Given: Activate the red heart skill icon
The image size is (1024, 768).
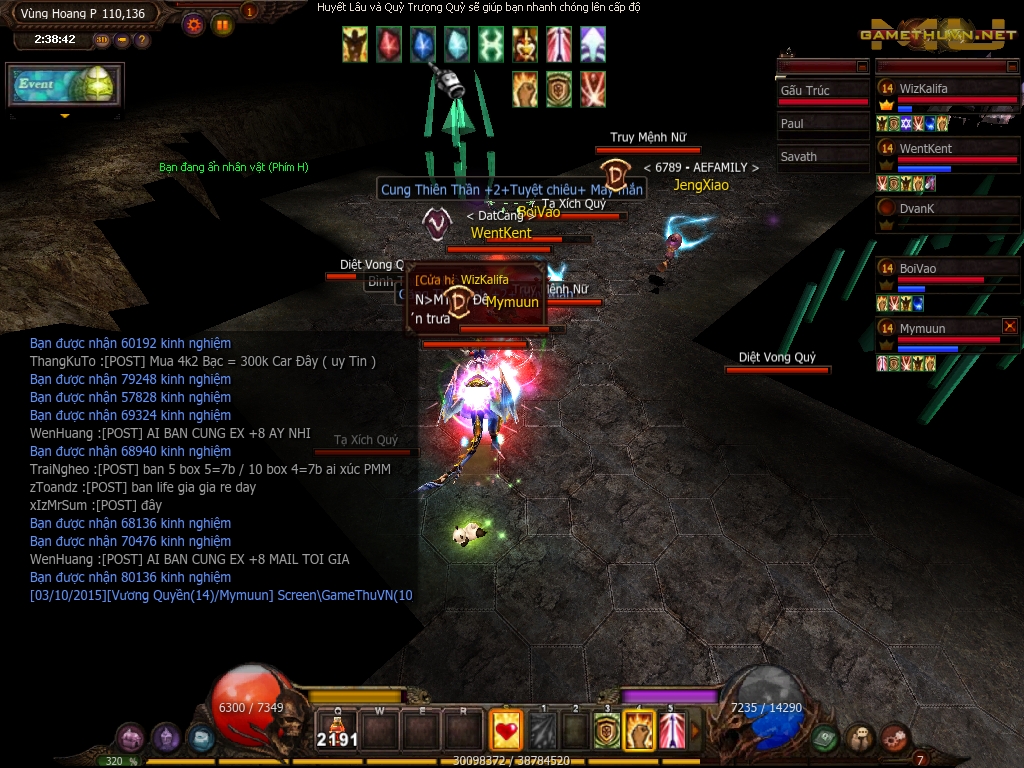Looking at the screenshot, I should point(505,731).
